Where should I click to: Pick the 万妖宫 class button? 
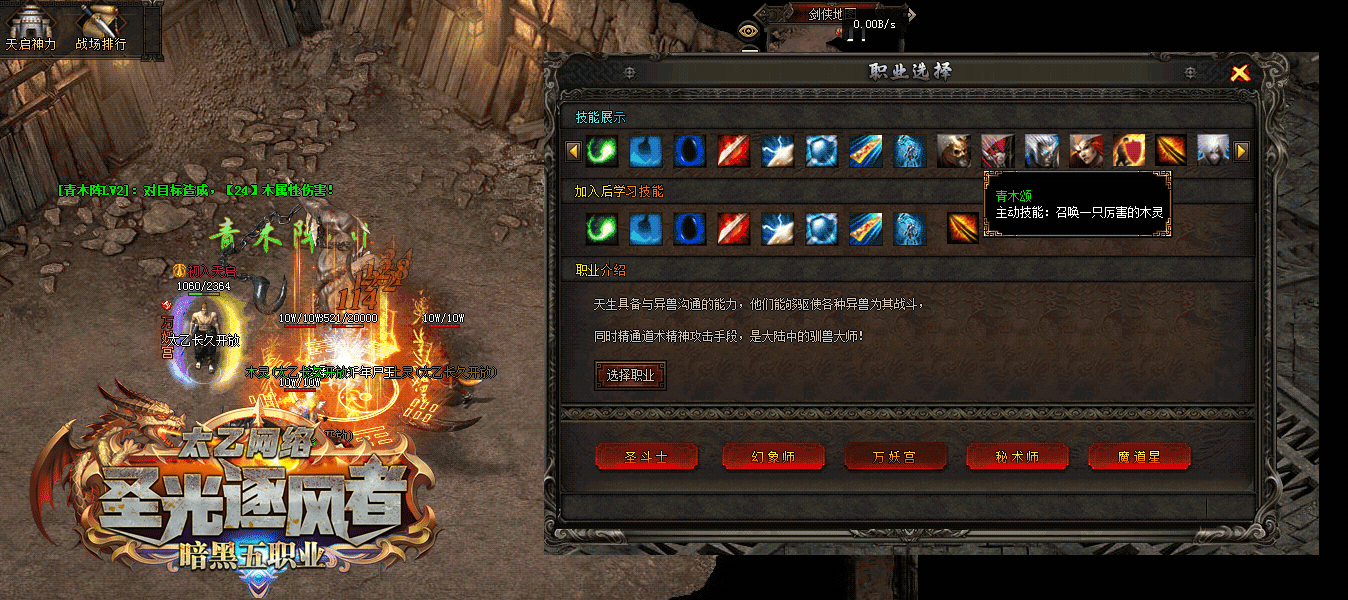tap(895, 457)
